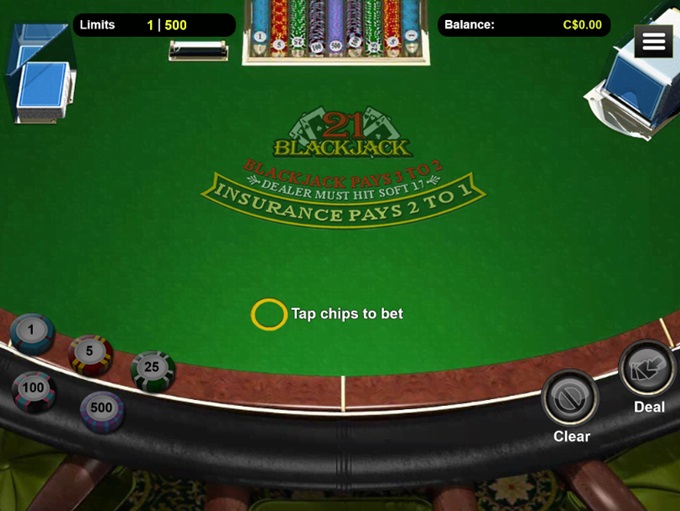Clear the current bet
This screenshot has width=680, height=511.
coord(571,399)
